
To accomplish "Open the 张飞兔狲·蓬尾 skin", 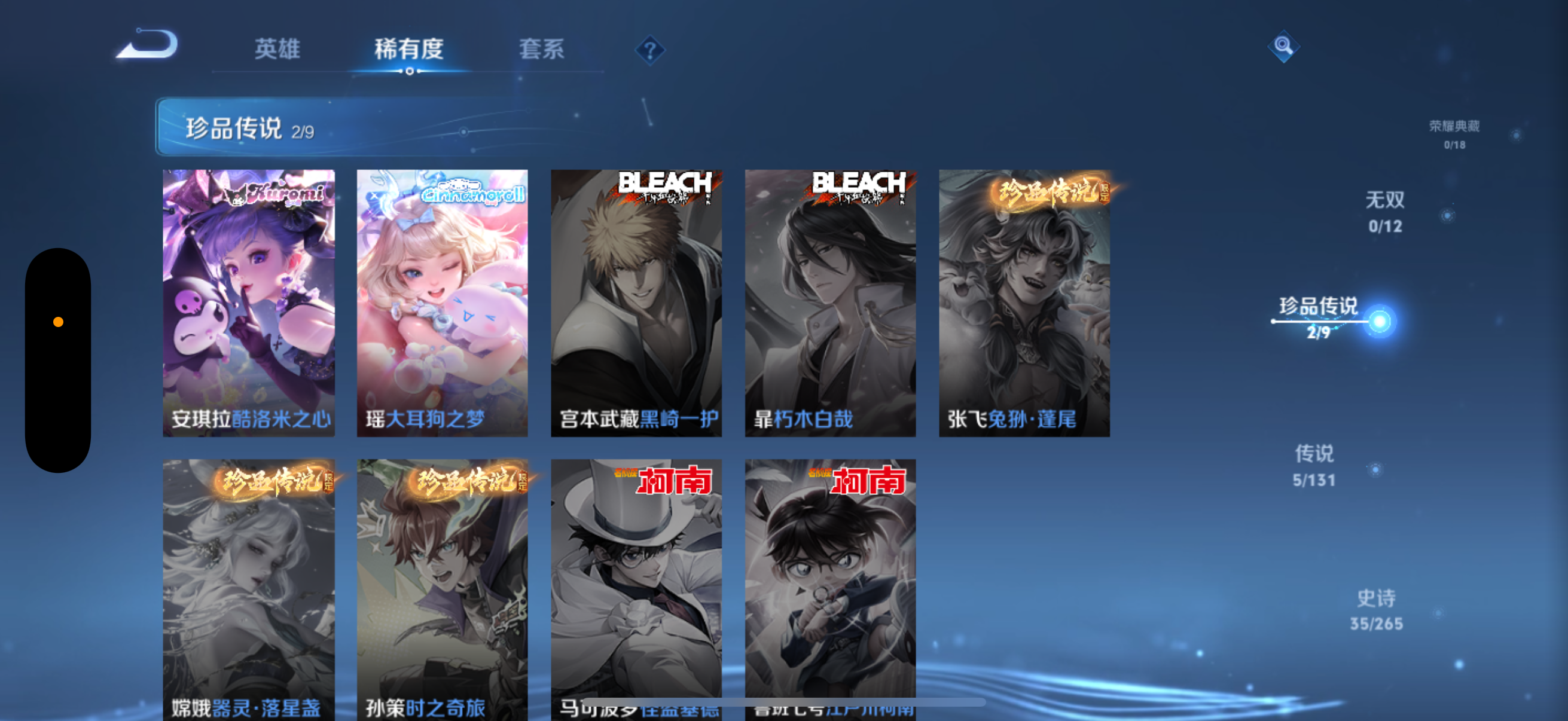I will click(1023, 303).
